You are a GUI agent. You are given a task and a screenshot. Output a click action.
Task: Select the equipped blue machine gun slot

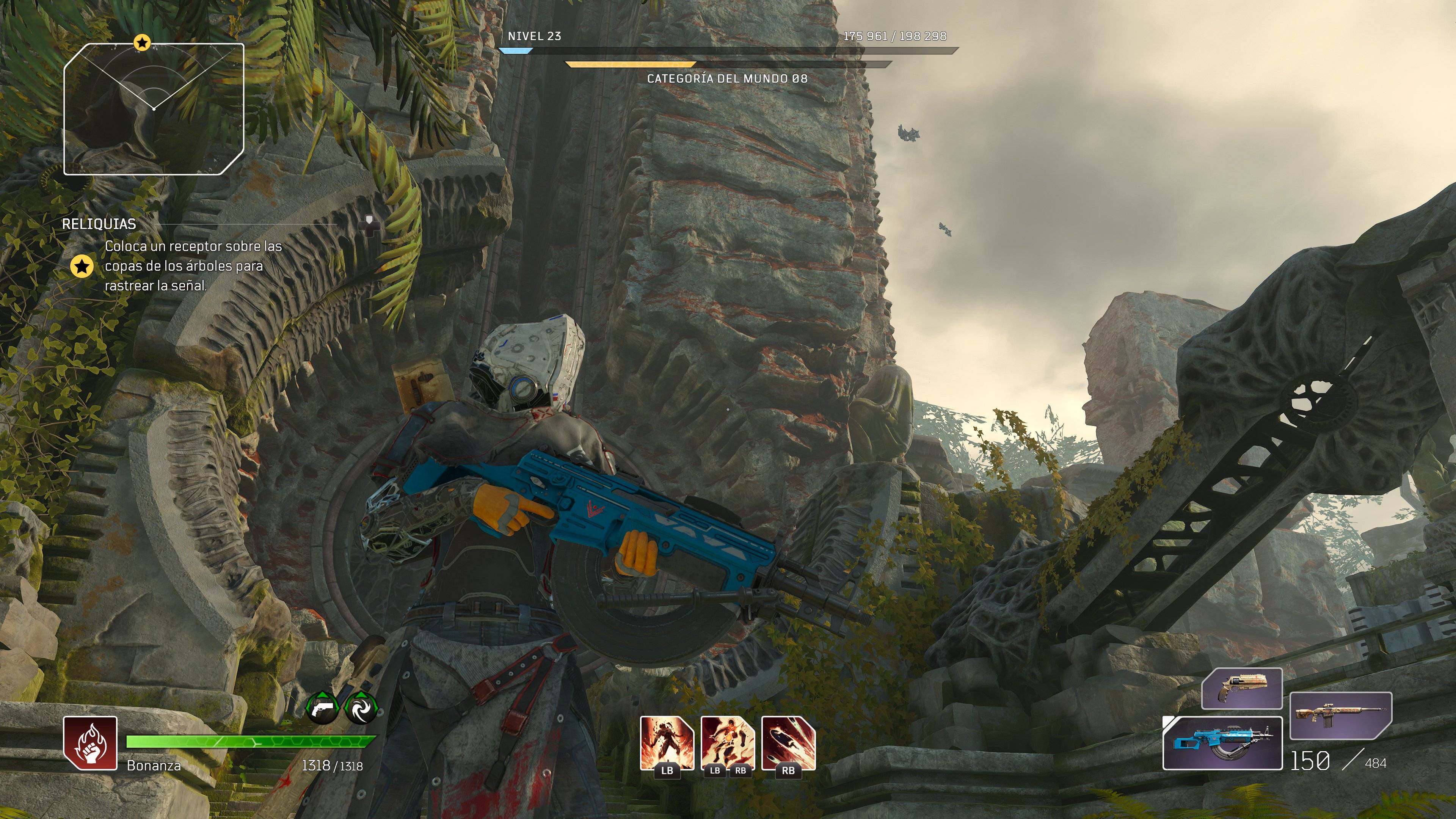coord(1222,743)
